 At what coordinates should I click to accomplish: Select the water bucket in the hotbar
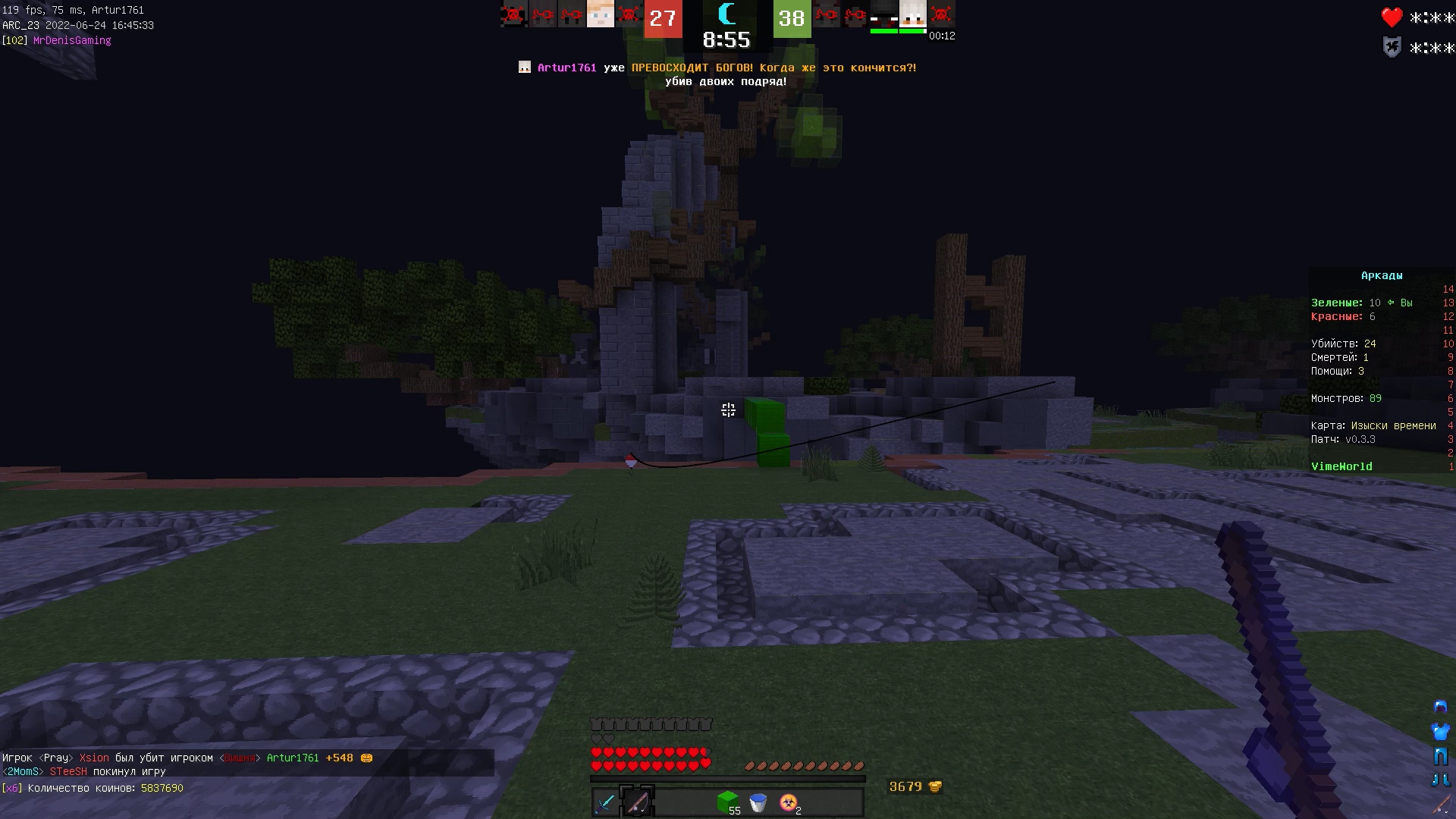[757, 802]
